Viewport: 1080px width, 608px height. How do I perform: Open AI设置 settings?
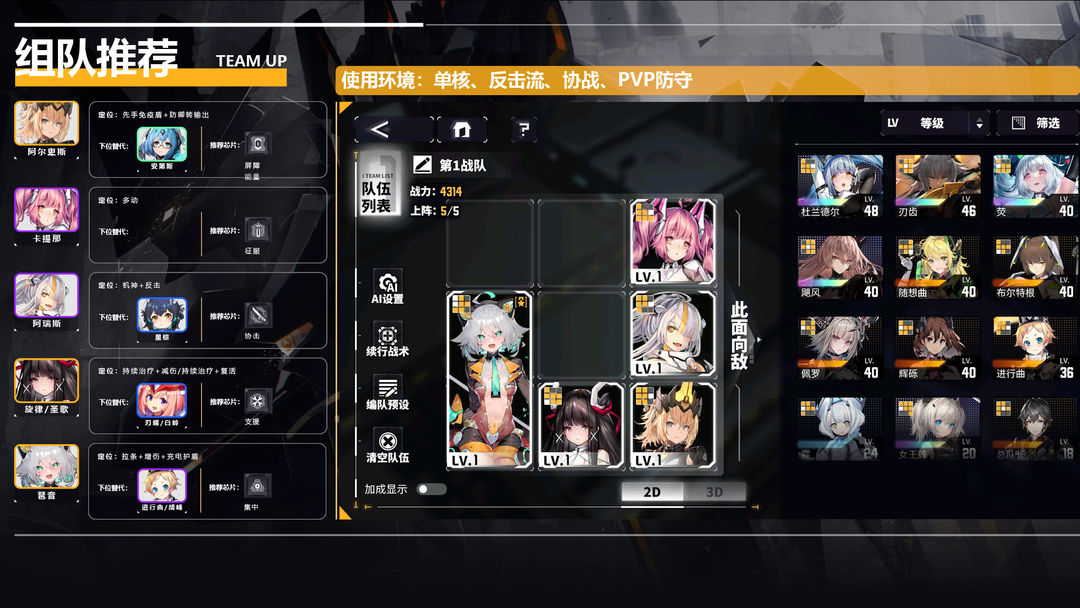[x=387, y=287]
